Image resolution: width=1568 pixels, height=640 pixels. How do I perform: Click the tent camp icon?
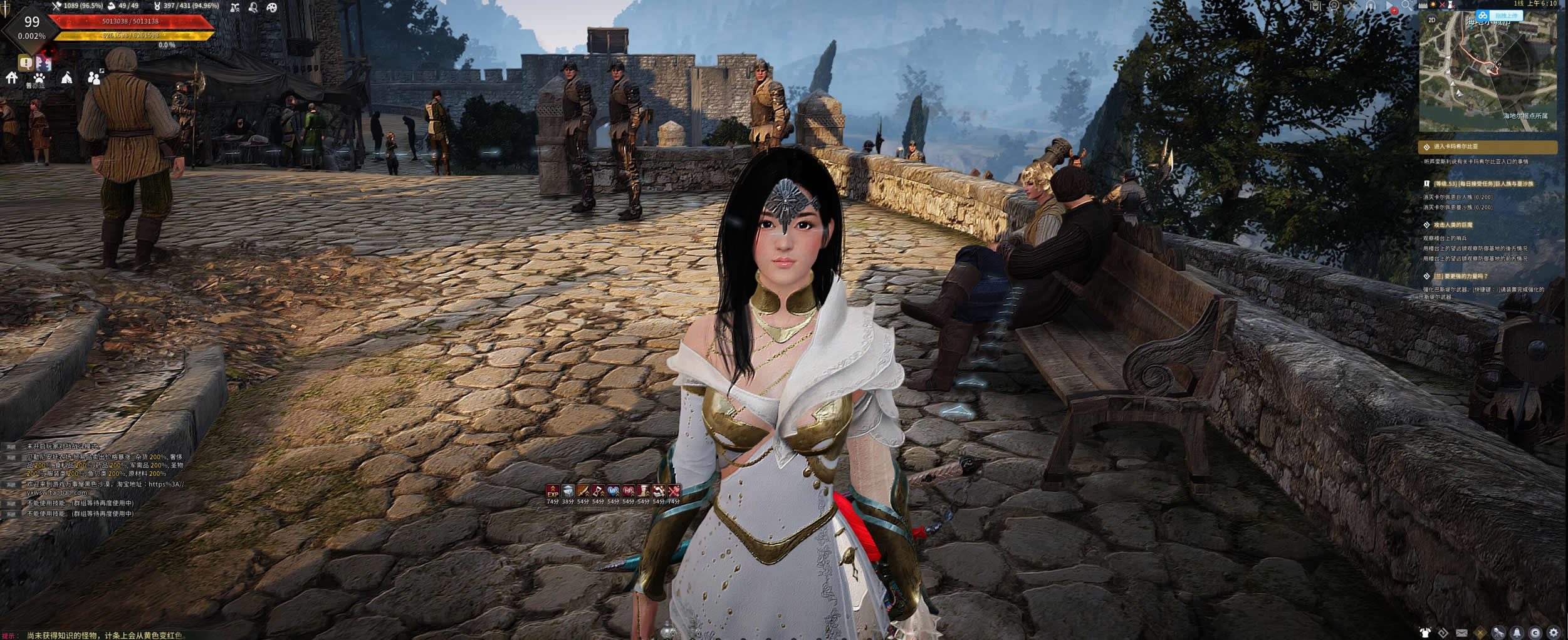point(66,78)
